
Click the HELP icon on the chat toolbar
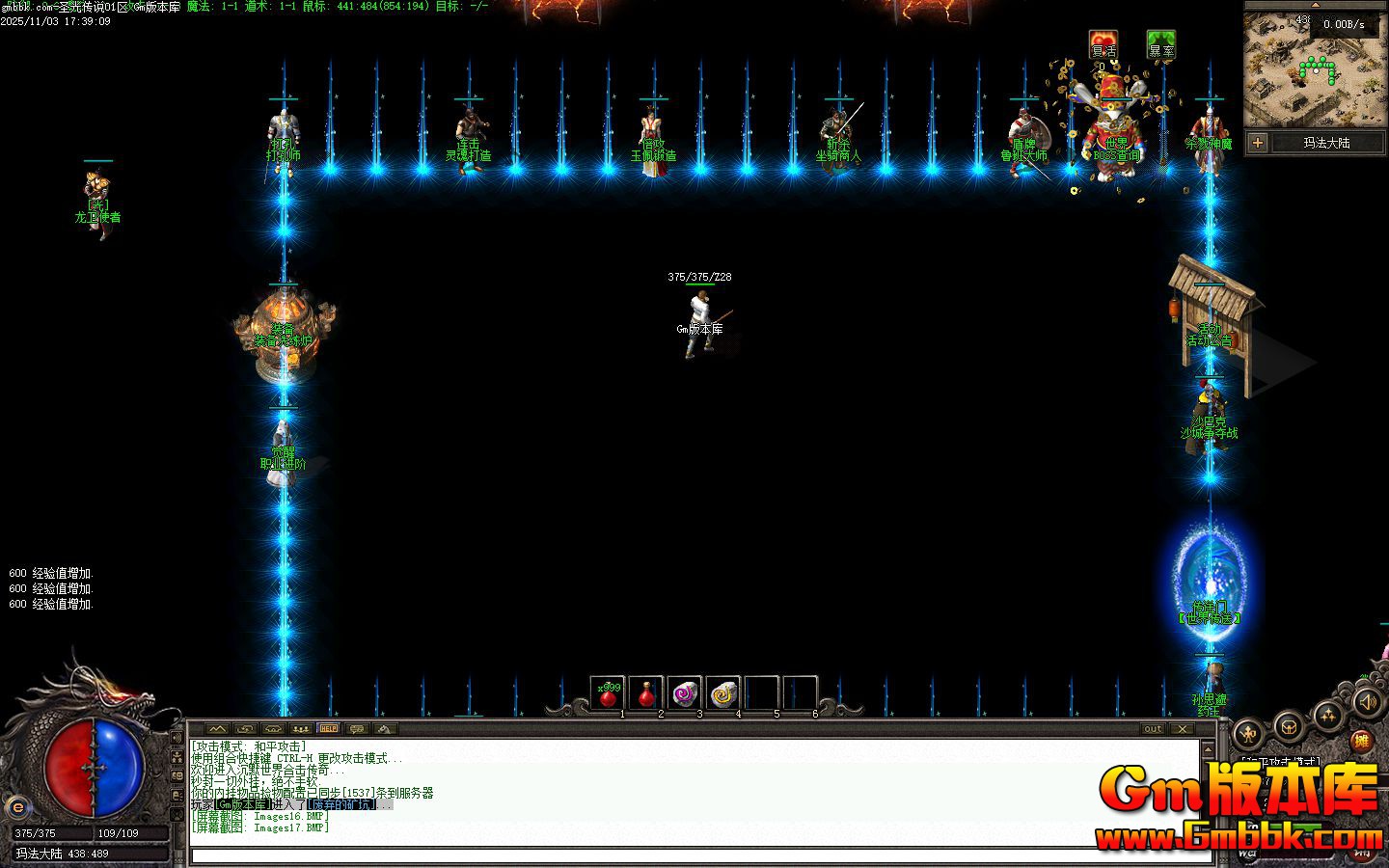pyautogui.click(x=329, y=729)
